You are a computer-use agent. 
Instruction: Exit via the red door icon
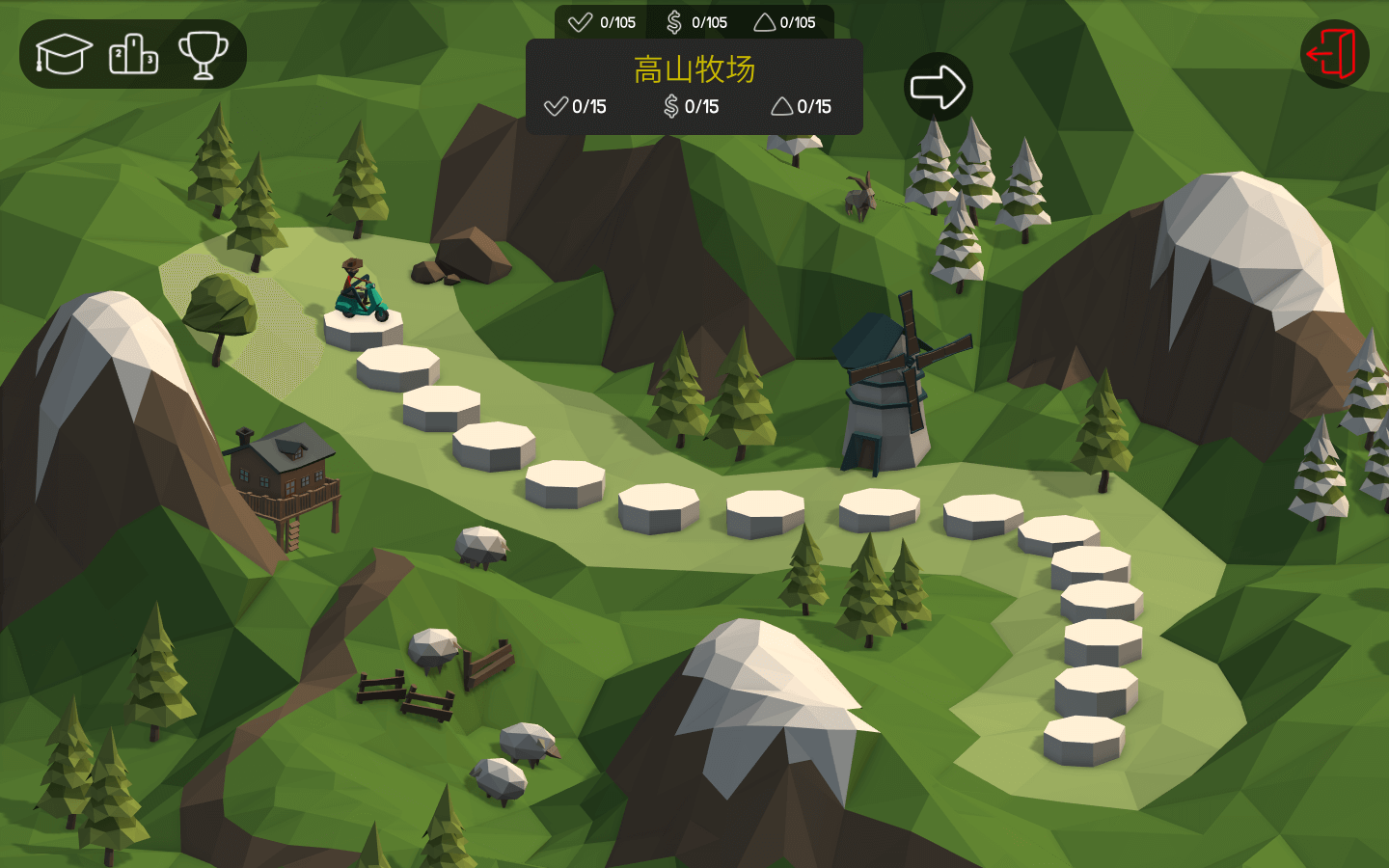pyautogui.click(x=1334, y=54)
